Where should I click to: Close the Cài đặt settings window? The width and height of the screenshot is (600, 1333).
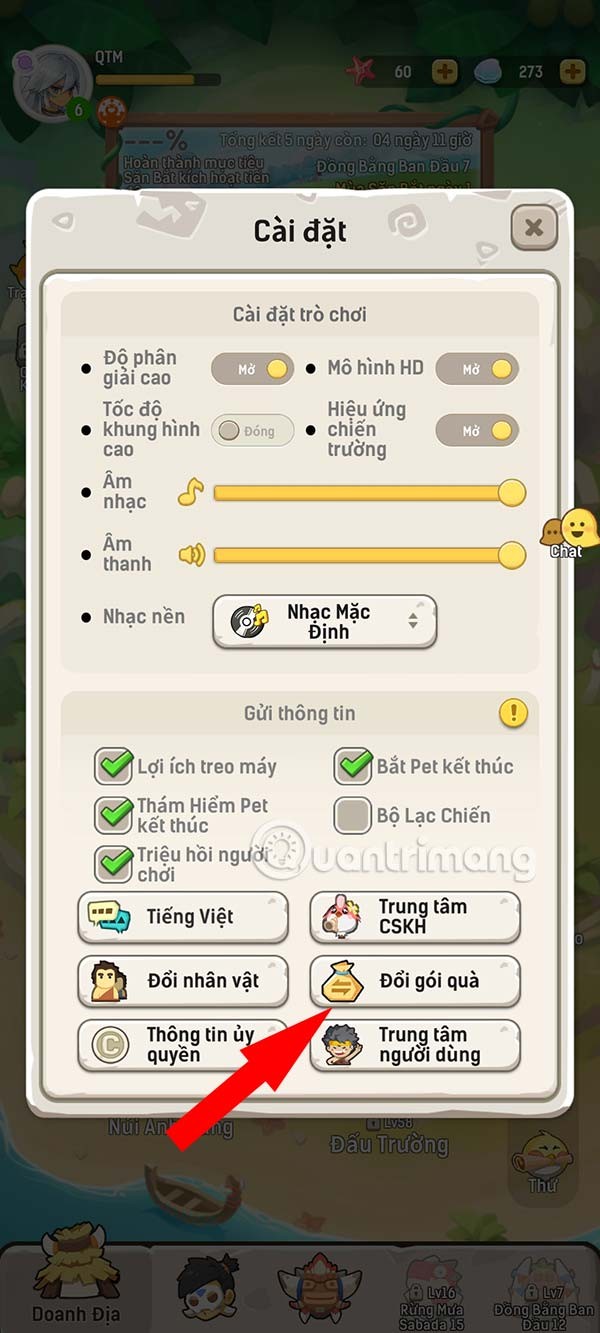click(534, 228)
